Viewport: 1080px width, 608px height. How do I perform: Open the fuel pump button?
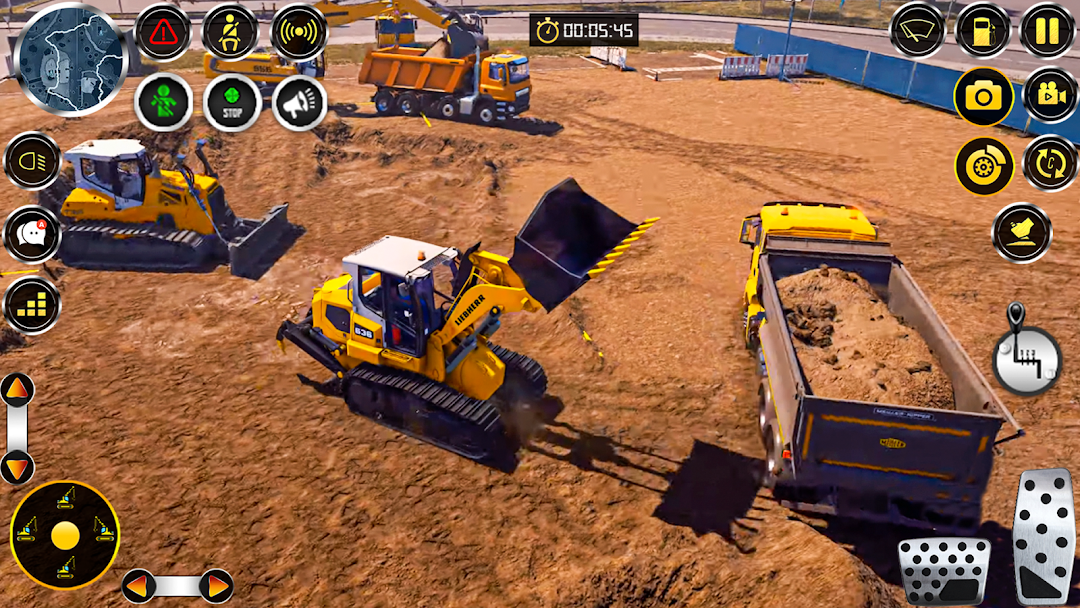coord(983,30)
